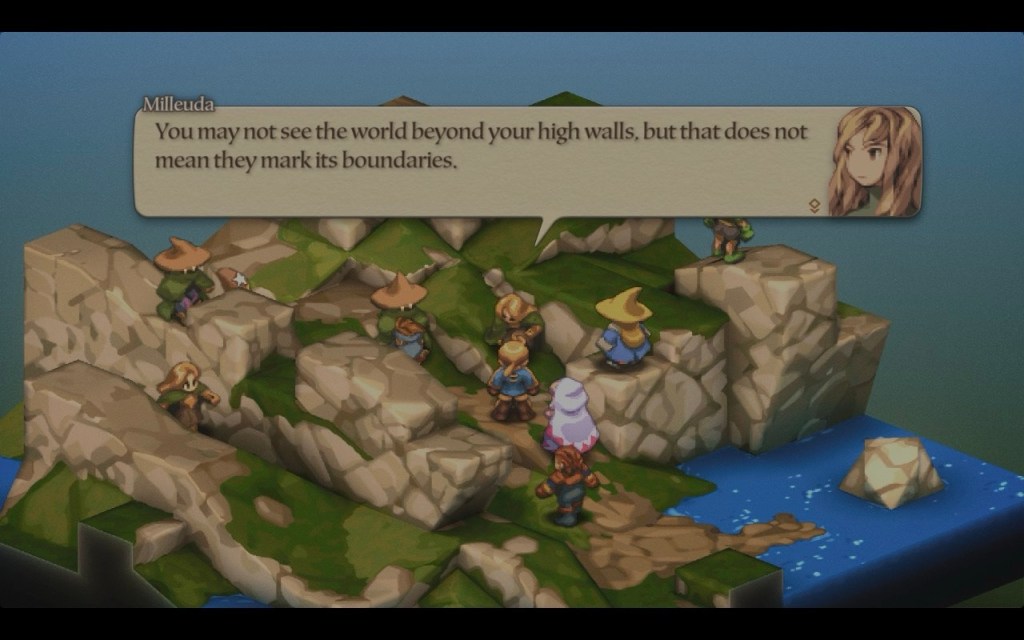Screen dimensions: 1024x640
Task: Click the dialogue advance arrow indicator
Action: 815,205
